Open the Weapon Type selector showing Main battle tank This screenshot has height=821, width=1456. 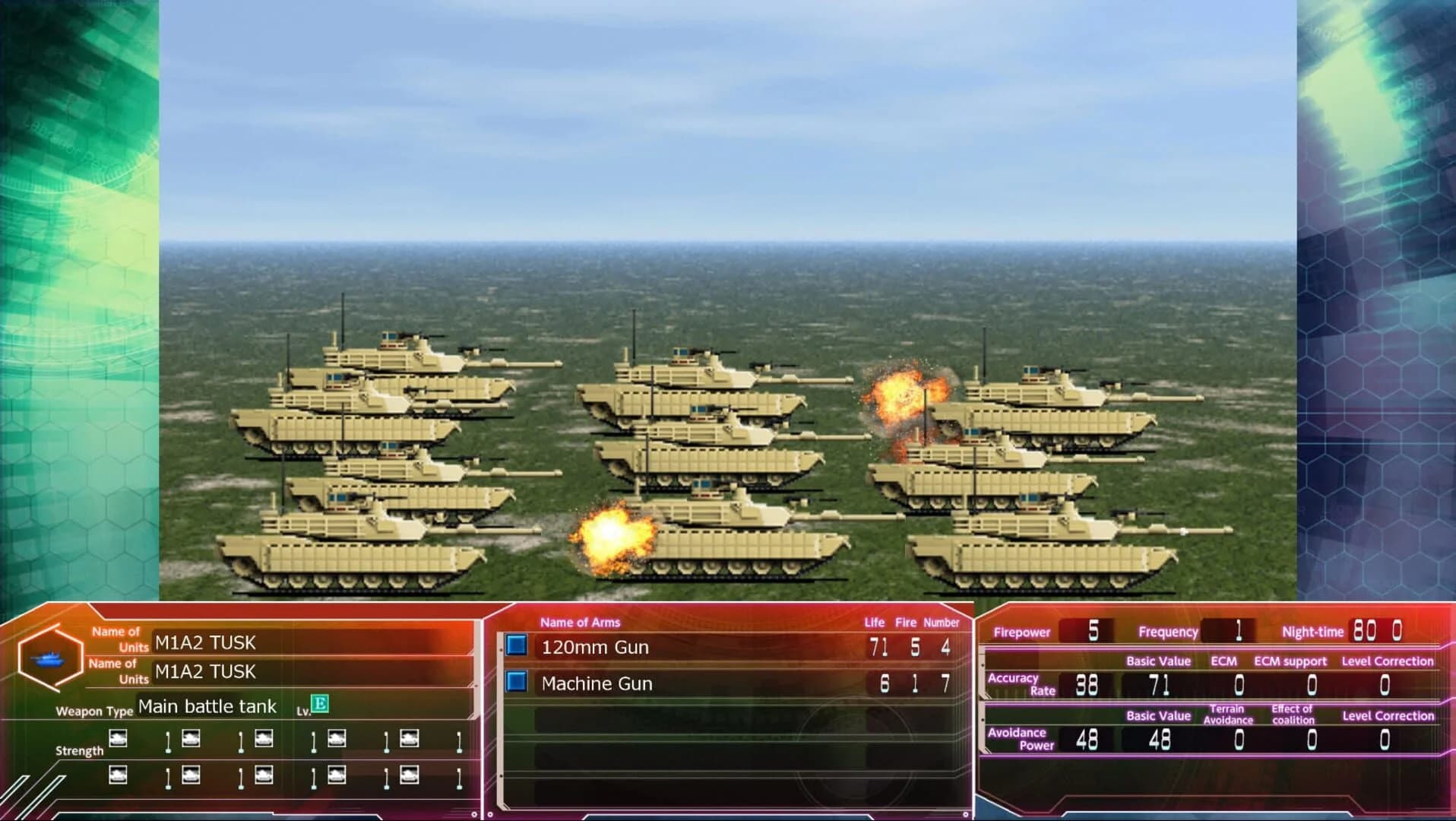pos(207,705)
